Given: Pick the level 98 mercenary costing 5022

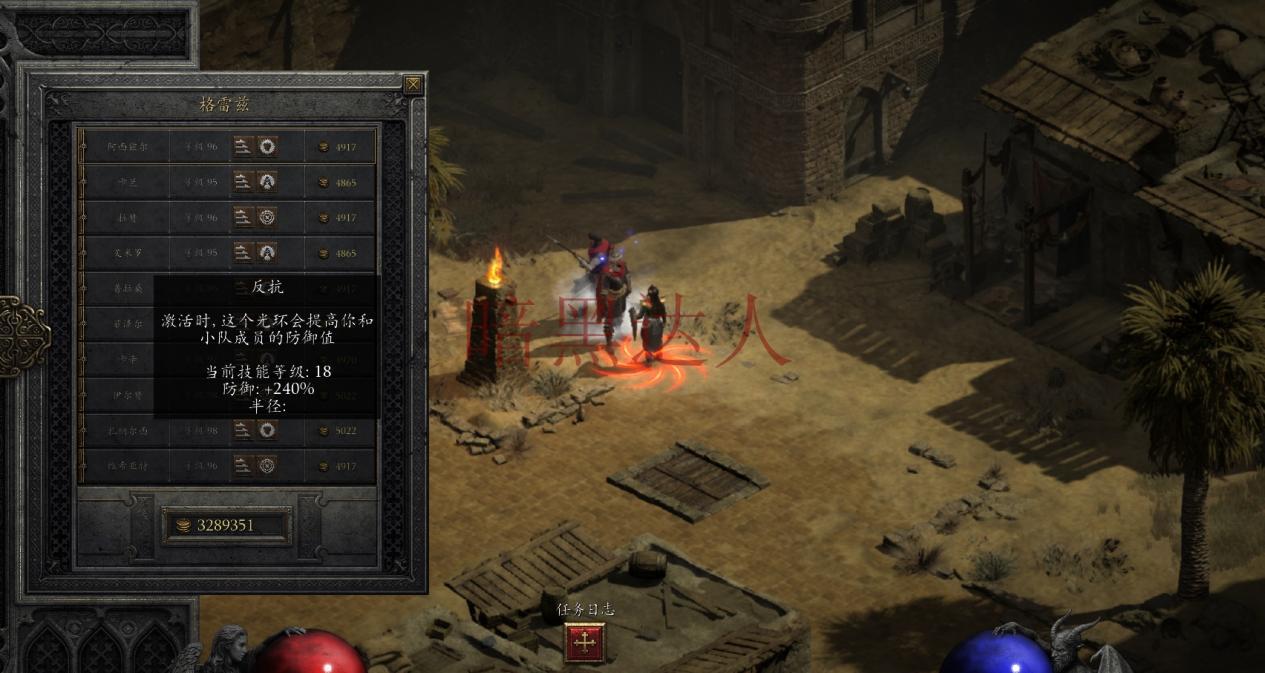Looking at the screenshot, I should 228,430.
